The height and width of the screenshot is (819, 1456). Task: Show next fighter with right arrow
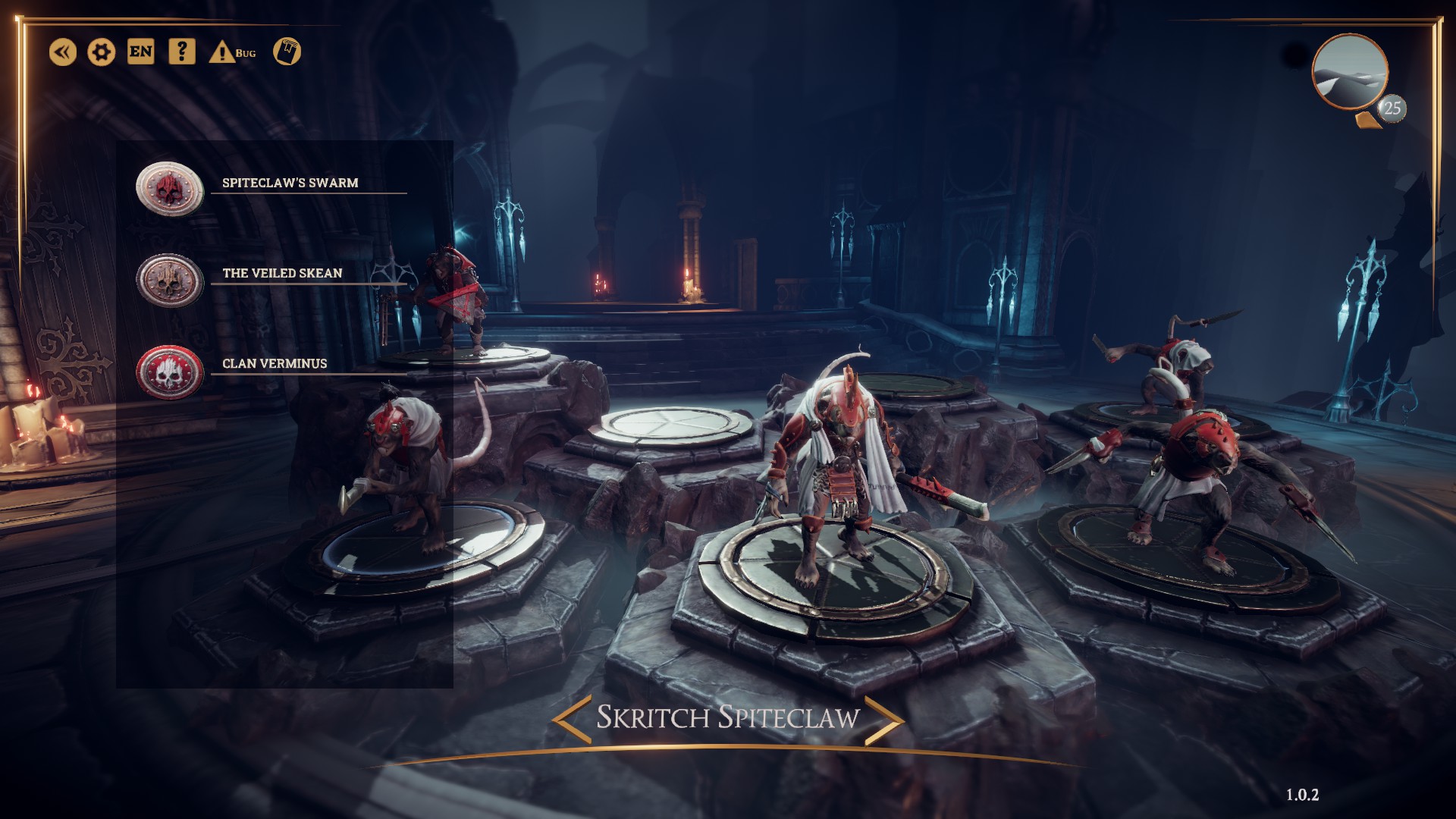(x=883, y=718)
